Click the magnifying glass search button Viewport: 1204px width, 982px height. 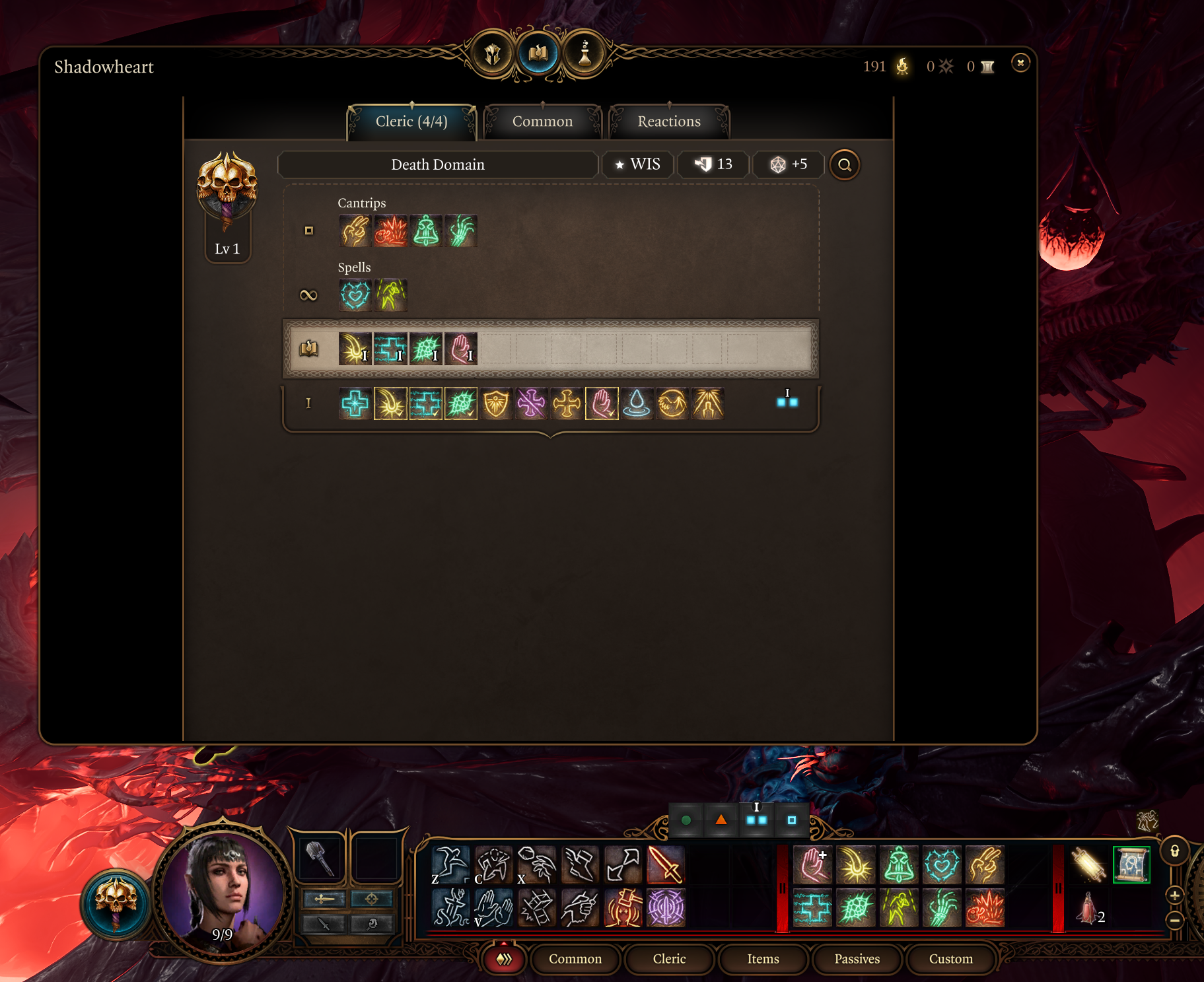pyautogui.click(x=844, y=165)
